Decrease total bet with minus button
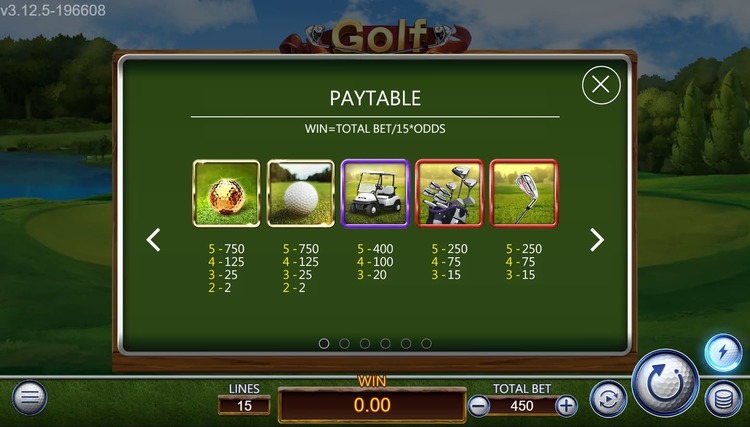 pos(479,406)
